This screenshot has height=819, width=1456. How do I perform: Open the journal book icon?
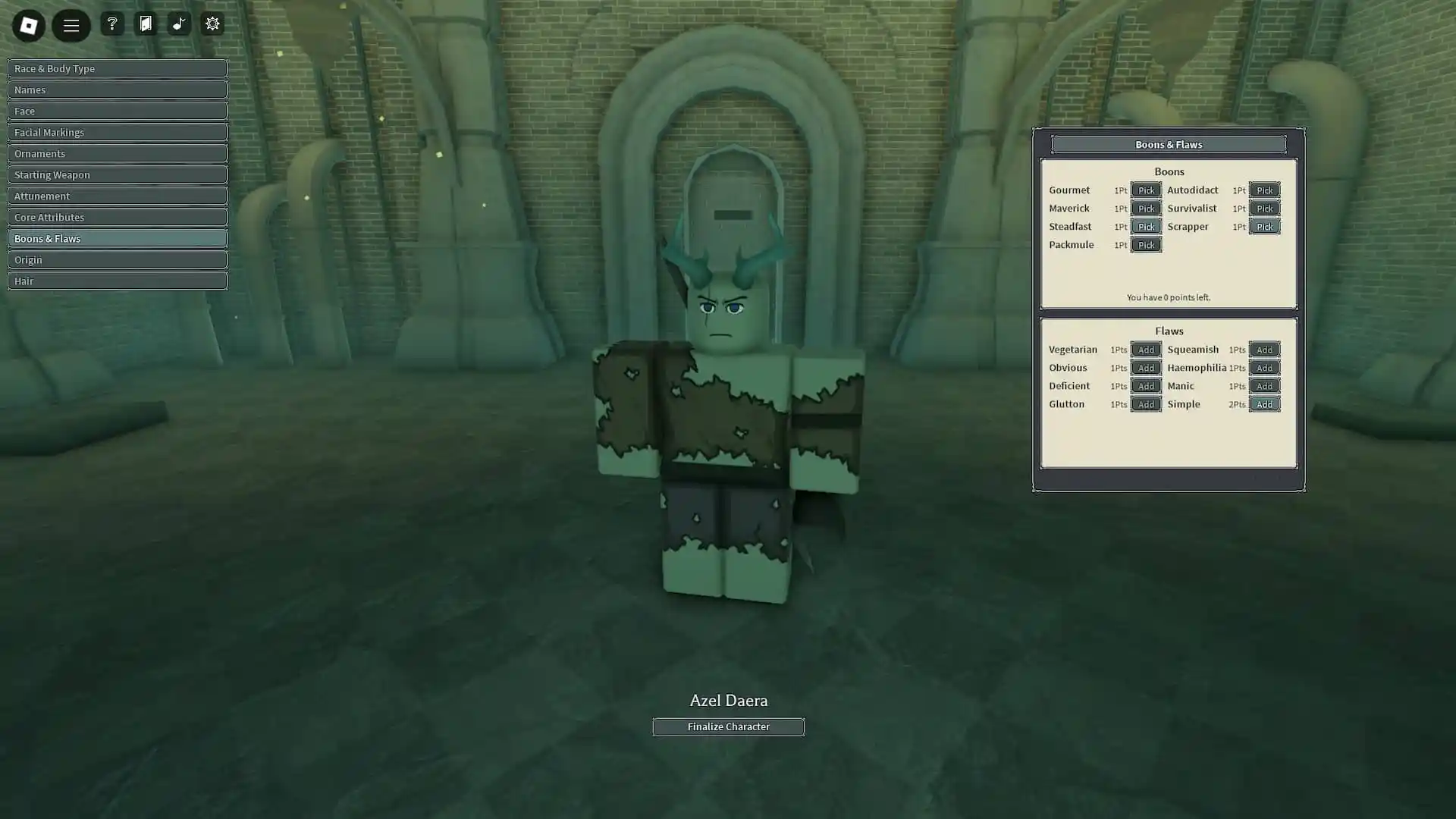point(146,24)
